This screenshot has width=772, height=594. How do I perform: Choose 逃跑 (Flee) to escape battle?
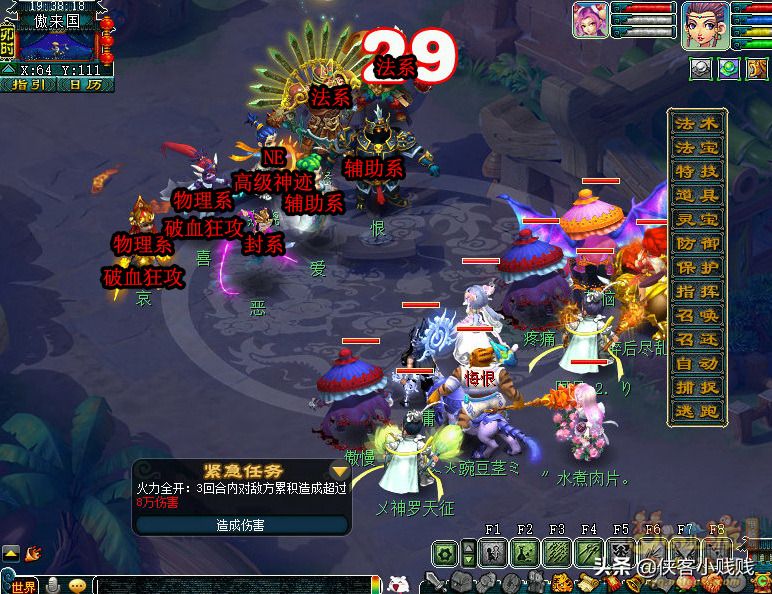click(697, 412)
